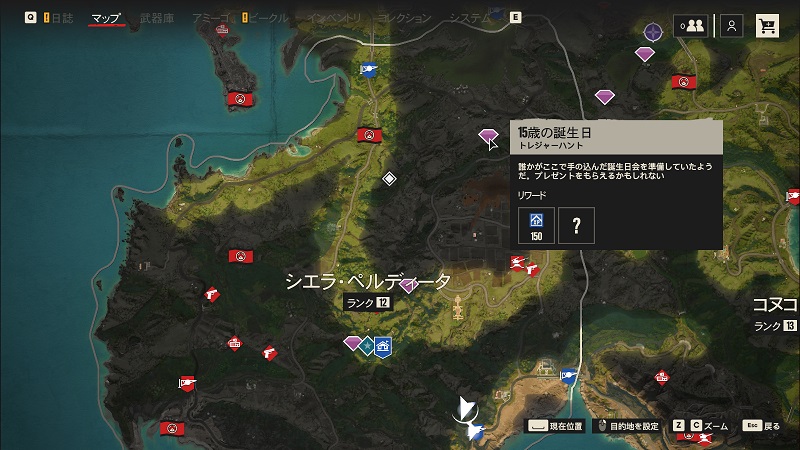Select the circled purple marker near players button
This screenshot has height=450, width=800.
click(653, 32)
